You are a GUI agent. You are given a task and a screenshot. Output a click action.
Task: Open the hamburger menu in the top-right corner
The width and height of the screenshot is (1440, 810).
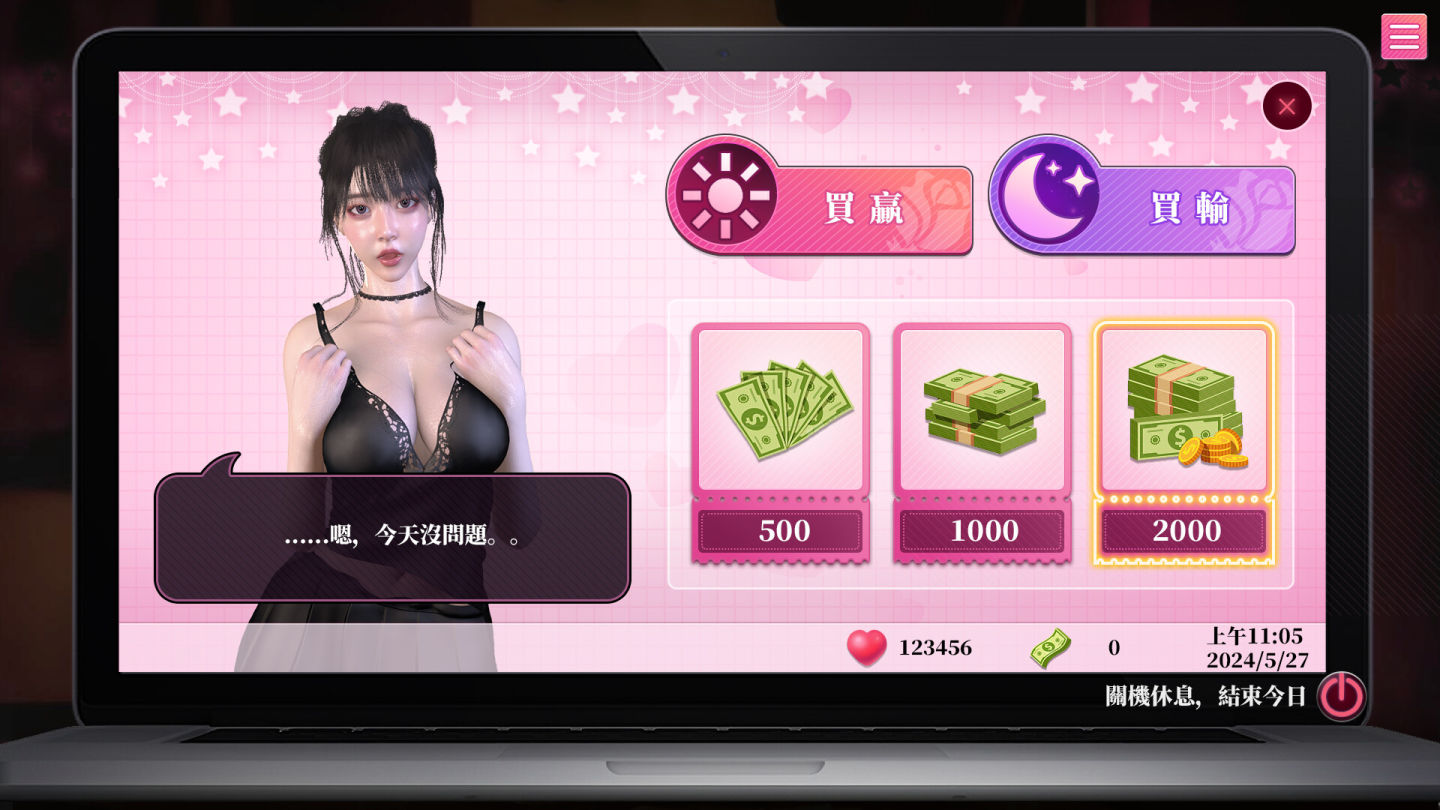pyautogui.click(x=1403, y=35)
